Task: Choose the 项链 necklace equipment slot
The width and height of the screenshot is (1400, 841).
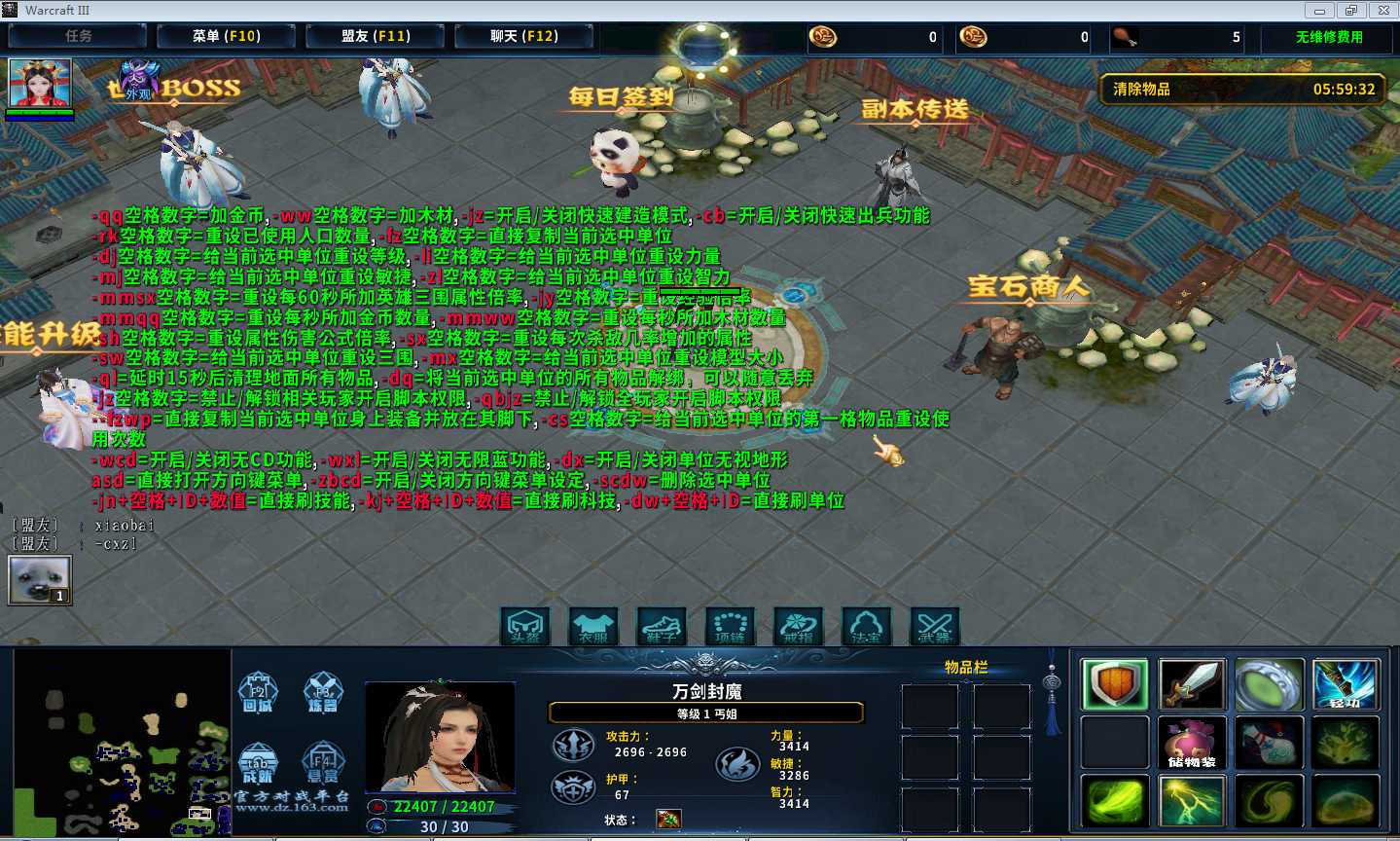Action: click(730, 626)
